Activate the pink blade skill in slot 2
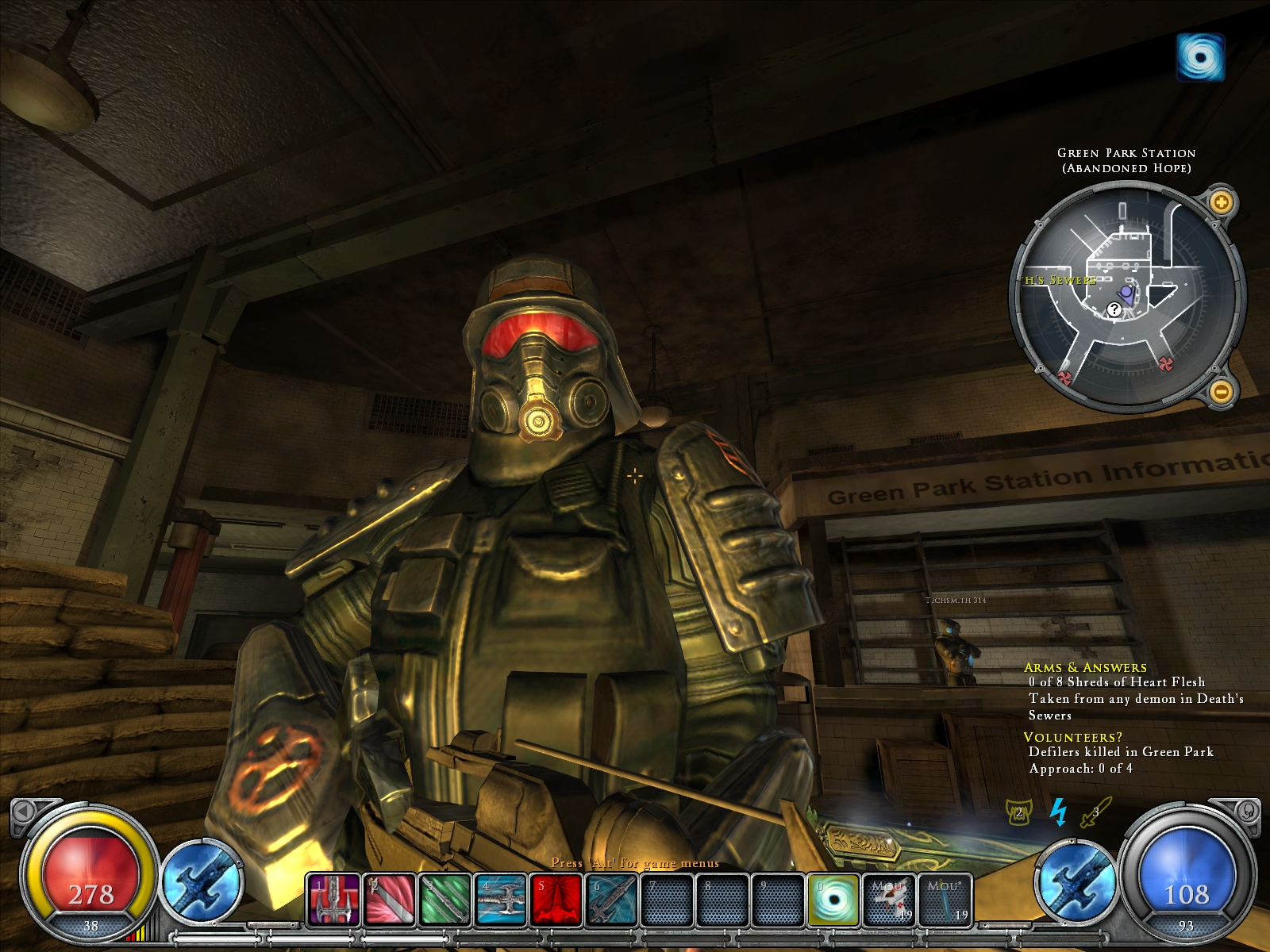Viewport: 1270px width, 952px height. coord(390,900)
